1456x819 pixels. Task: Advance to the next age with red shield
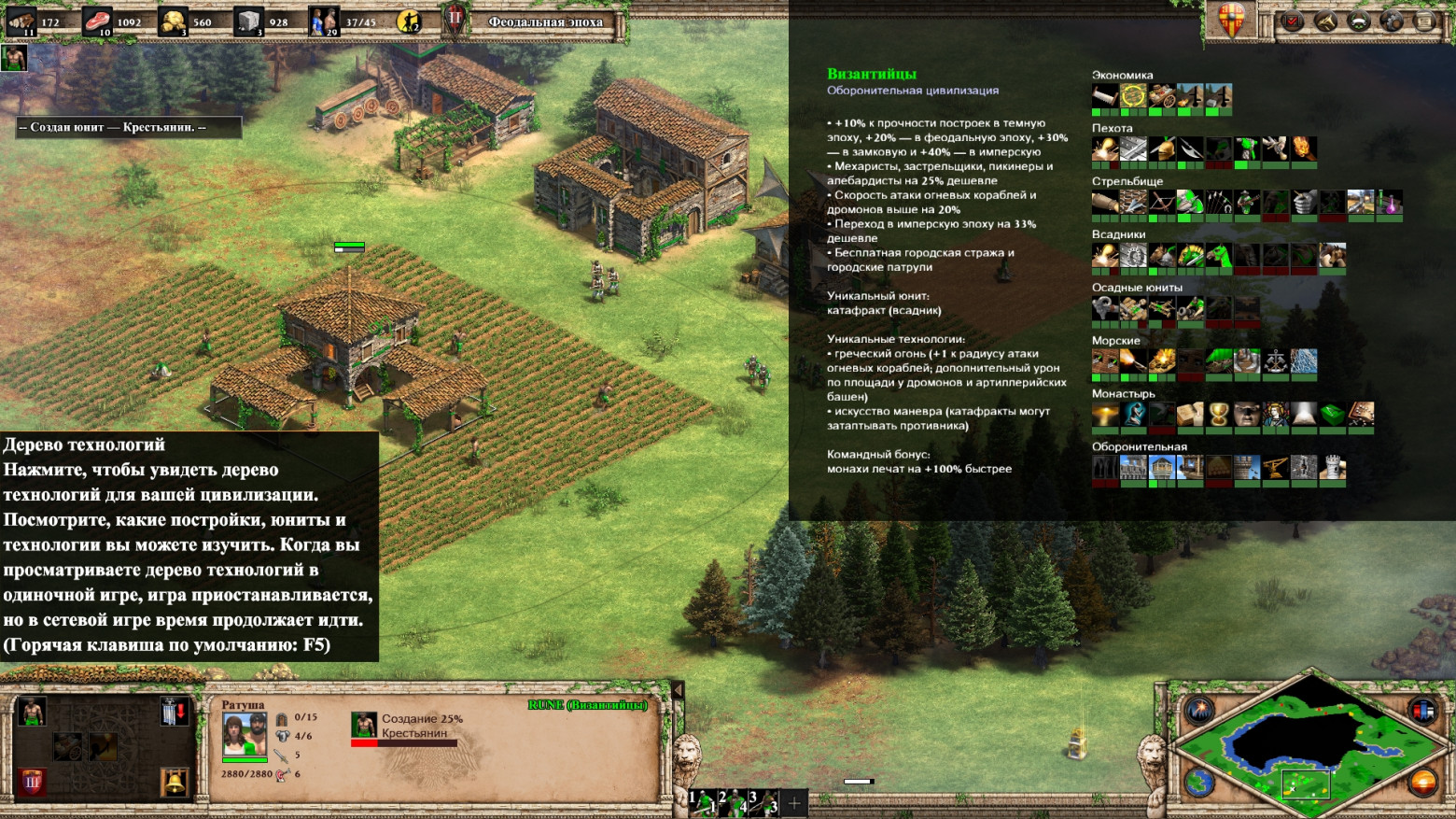pos(32,781)
